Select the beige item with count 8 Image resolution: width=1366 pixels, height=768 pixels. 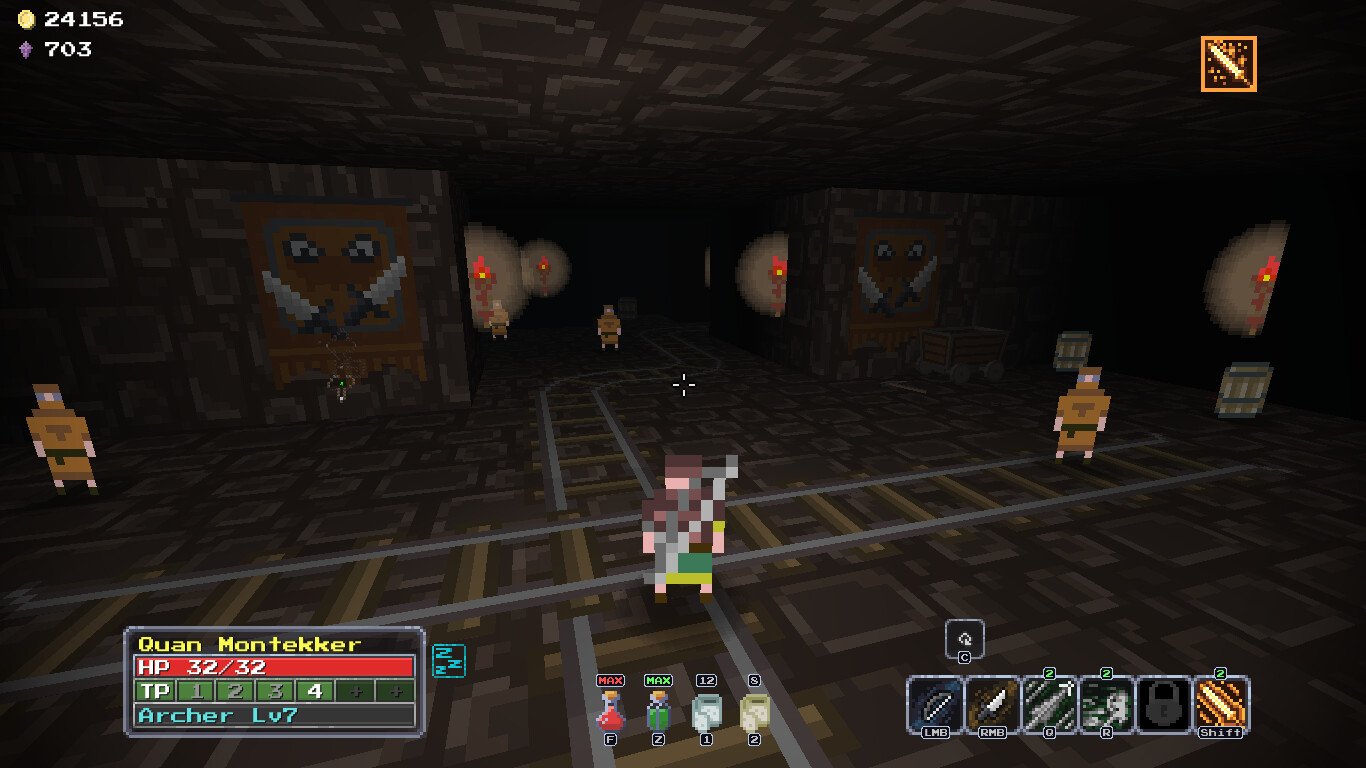tap(754, 712)
